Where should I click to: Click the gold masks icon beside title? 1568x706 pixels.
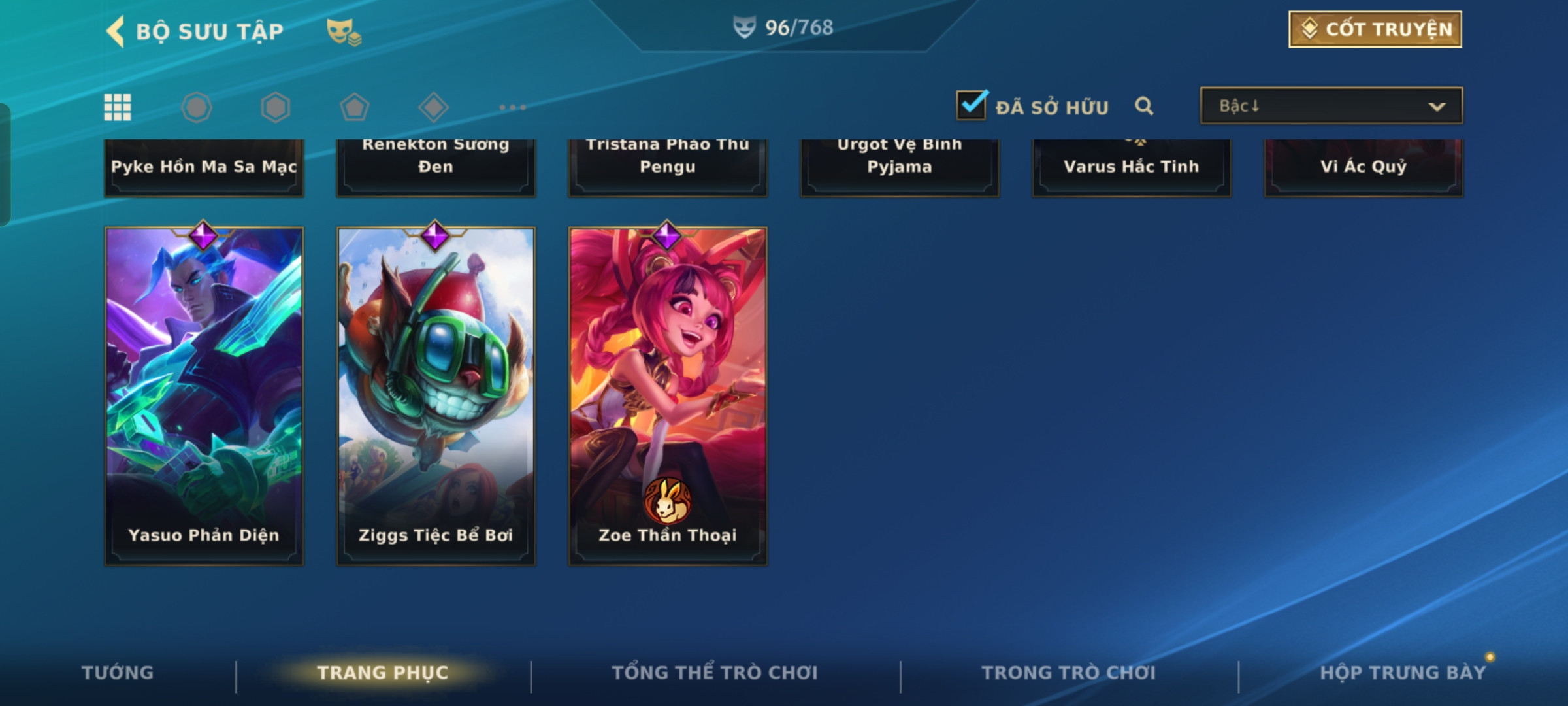pyautogui.click(x=344, y=31)
